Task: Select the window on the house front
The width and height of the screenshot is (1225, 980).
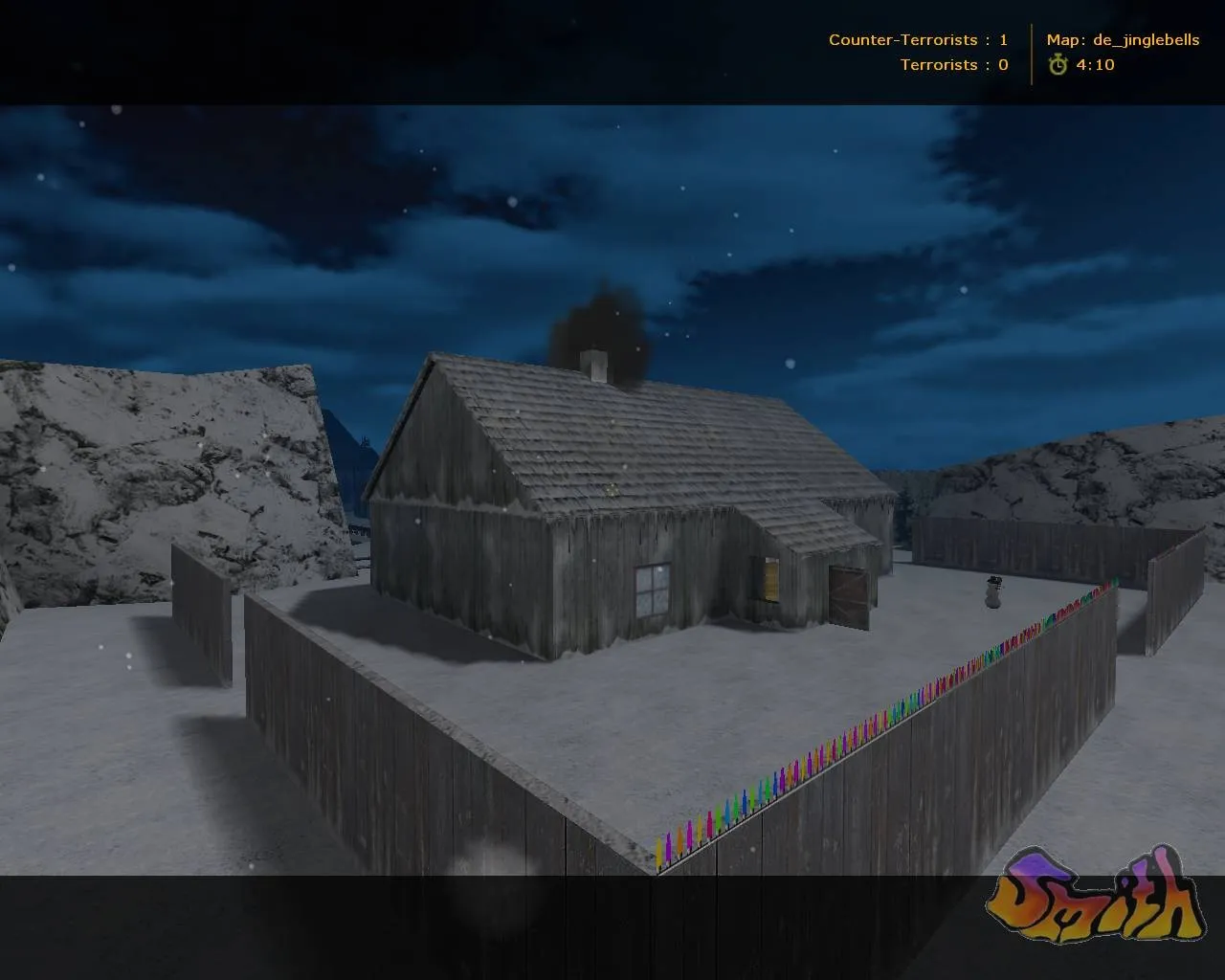Action: coord(652,590)
